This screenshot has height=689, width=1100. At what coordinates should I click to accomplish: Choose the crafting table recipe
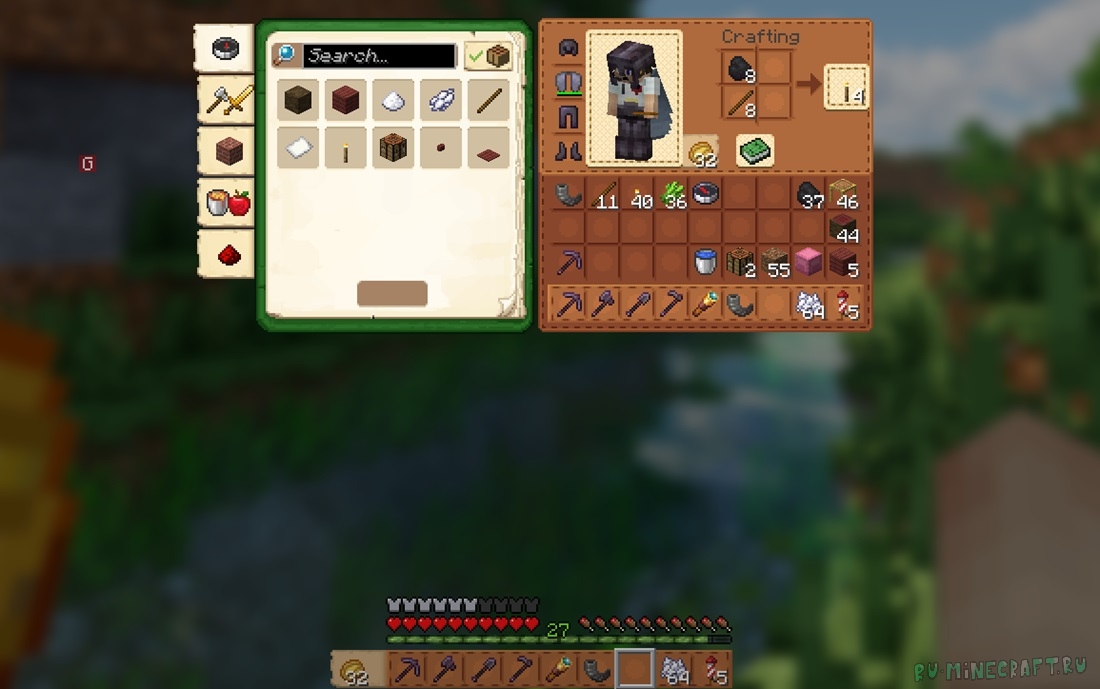pos(393,148)
